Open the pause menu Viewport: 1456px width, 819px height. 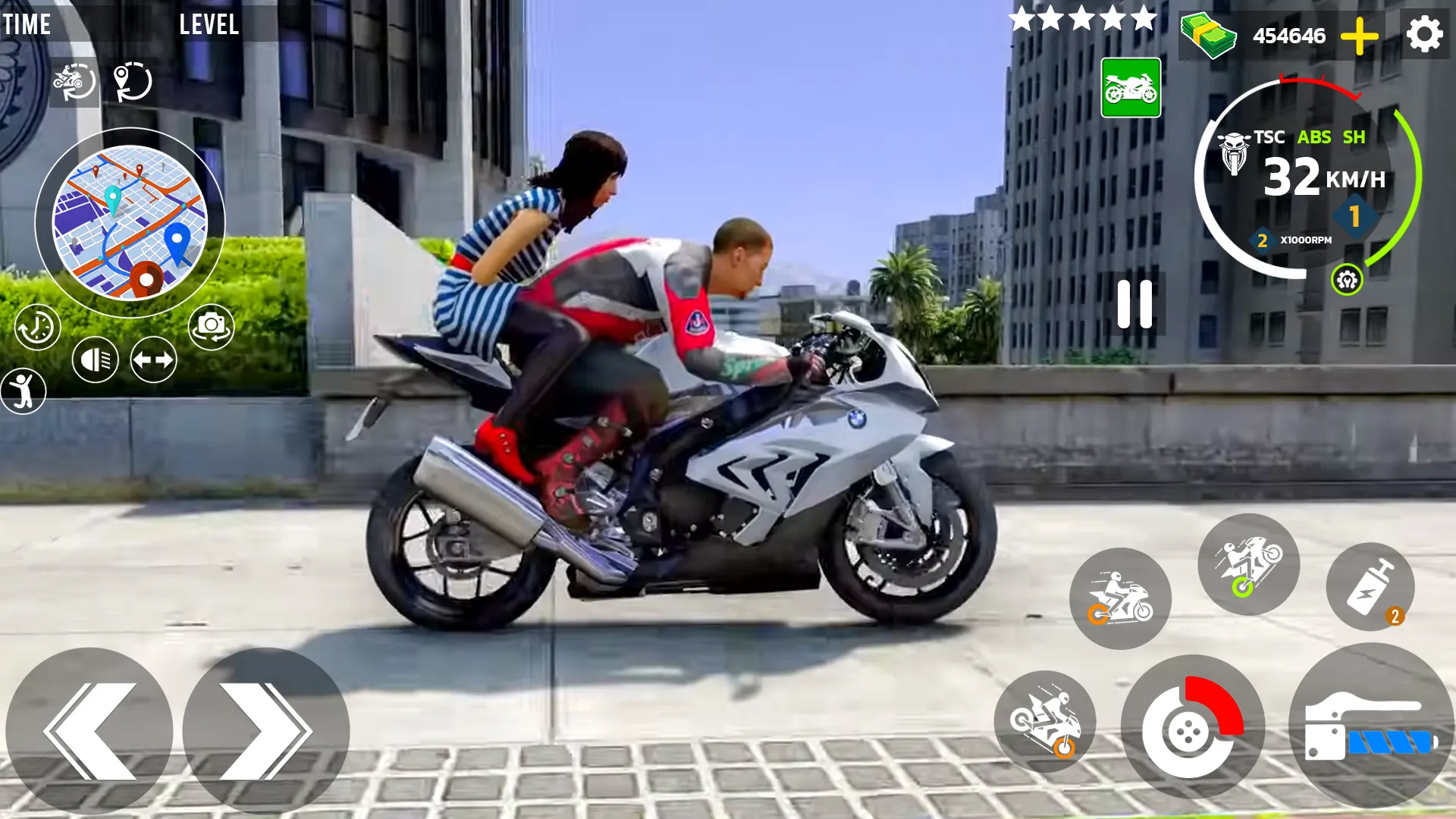[x=1135, y=303]
